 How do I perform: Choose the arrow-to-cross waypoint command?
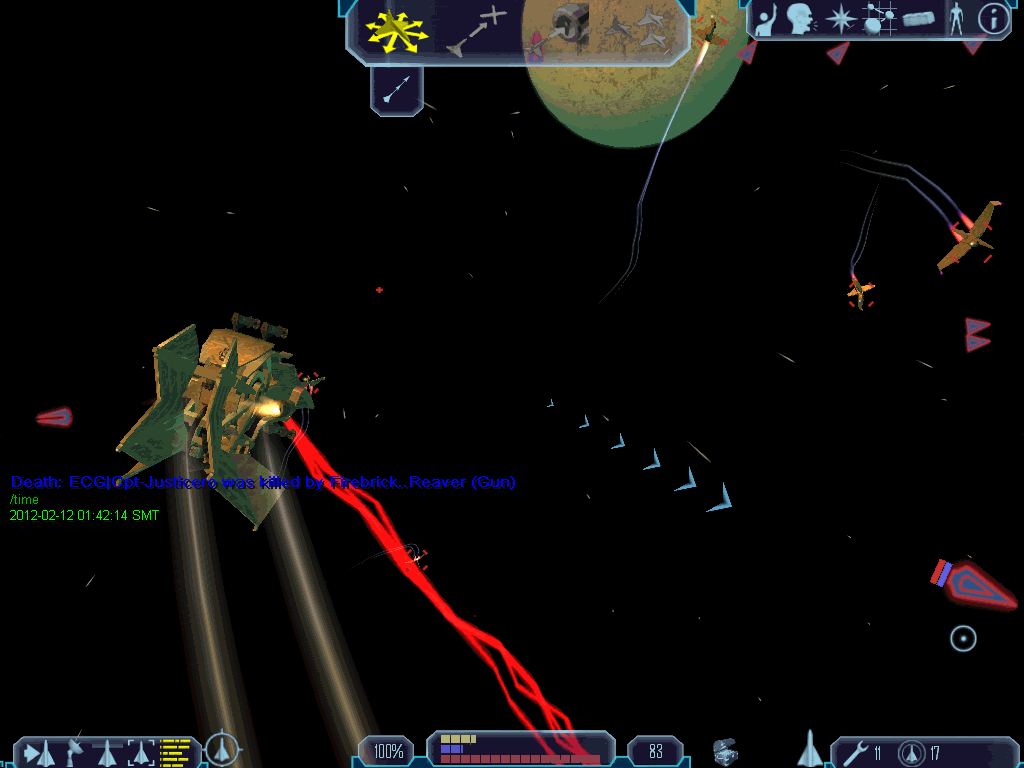coord(477,30)
